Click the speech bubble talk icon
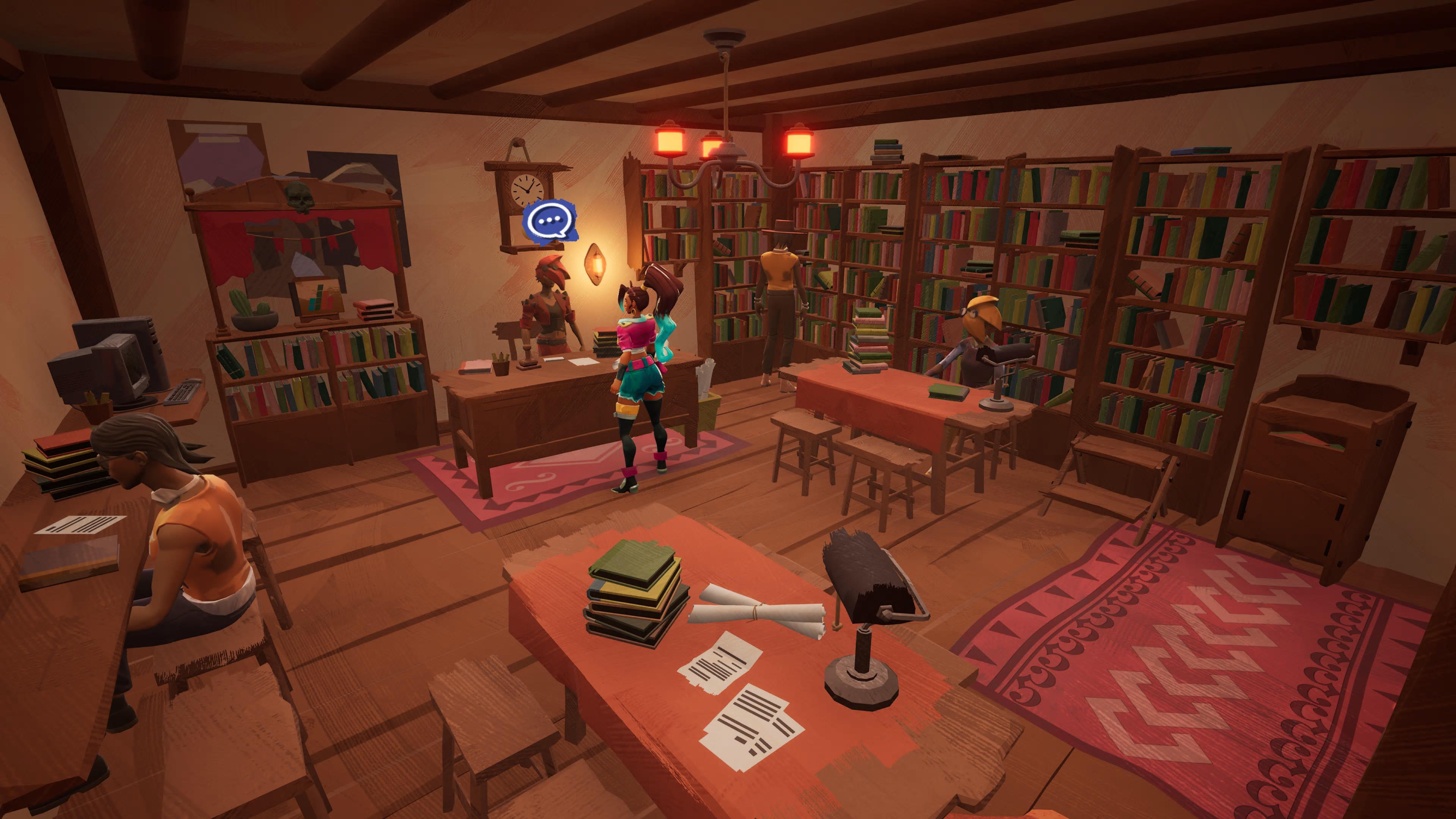Screen dimensions: 1456x819 click(x=549, y=221)
